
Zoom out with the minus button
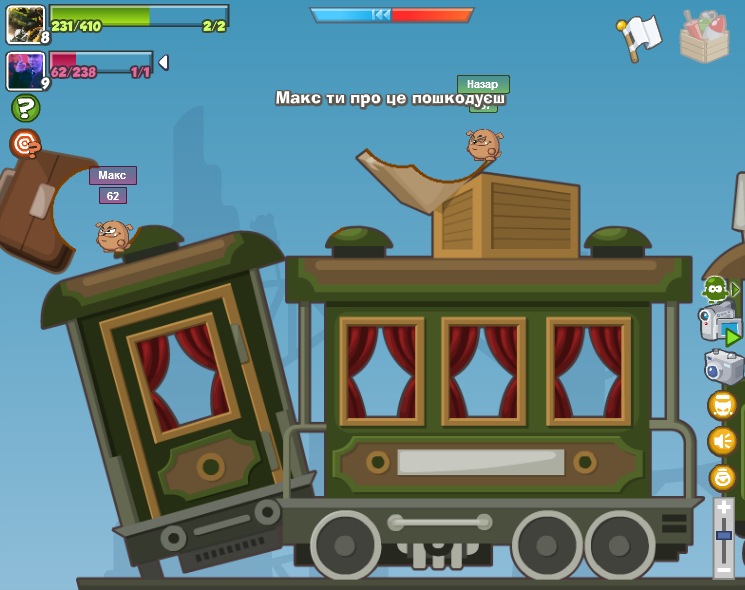723,569
